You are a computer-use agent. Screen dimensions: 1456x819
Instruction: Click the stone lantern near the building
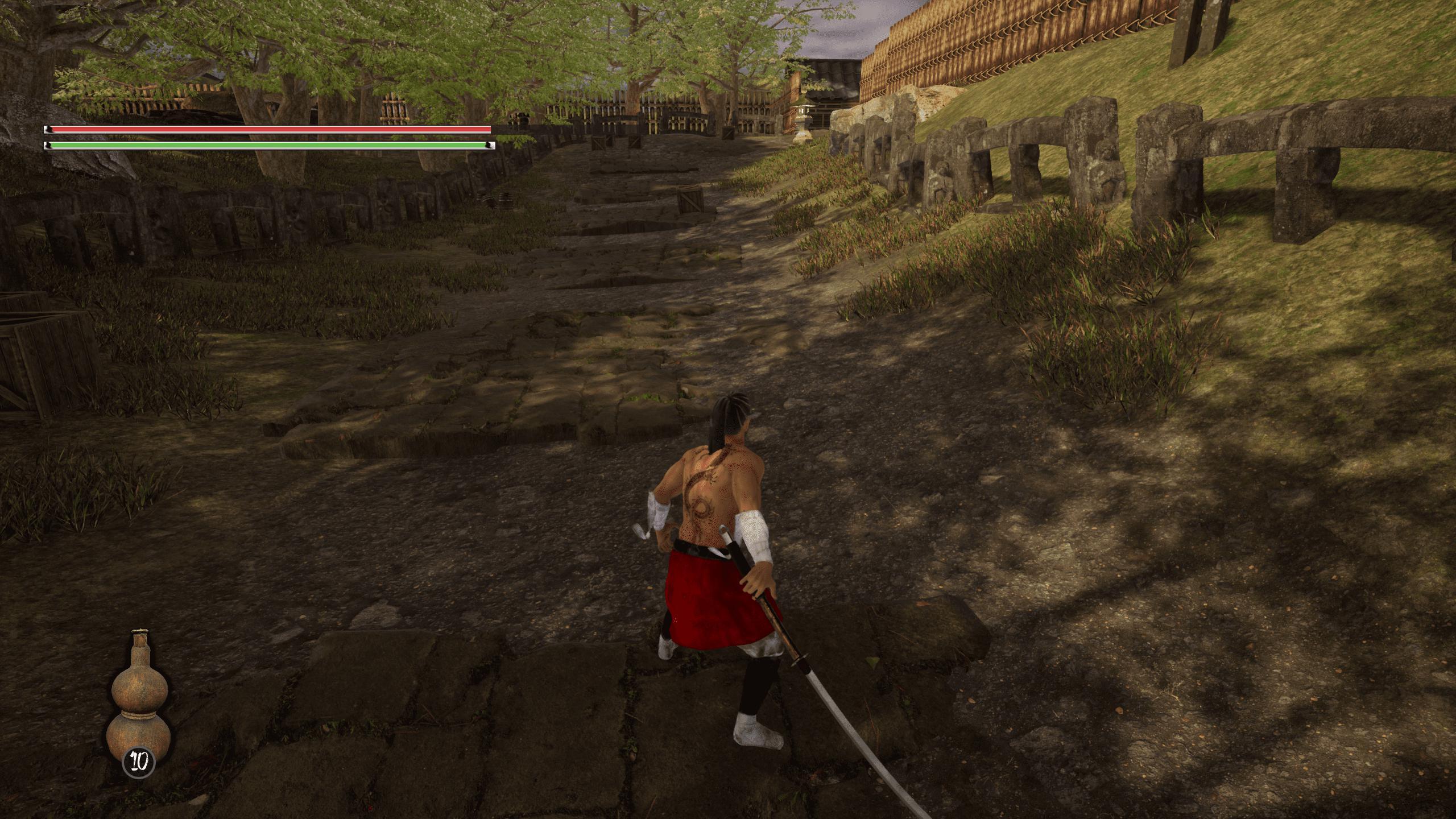(x=804, y=112)
